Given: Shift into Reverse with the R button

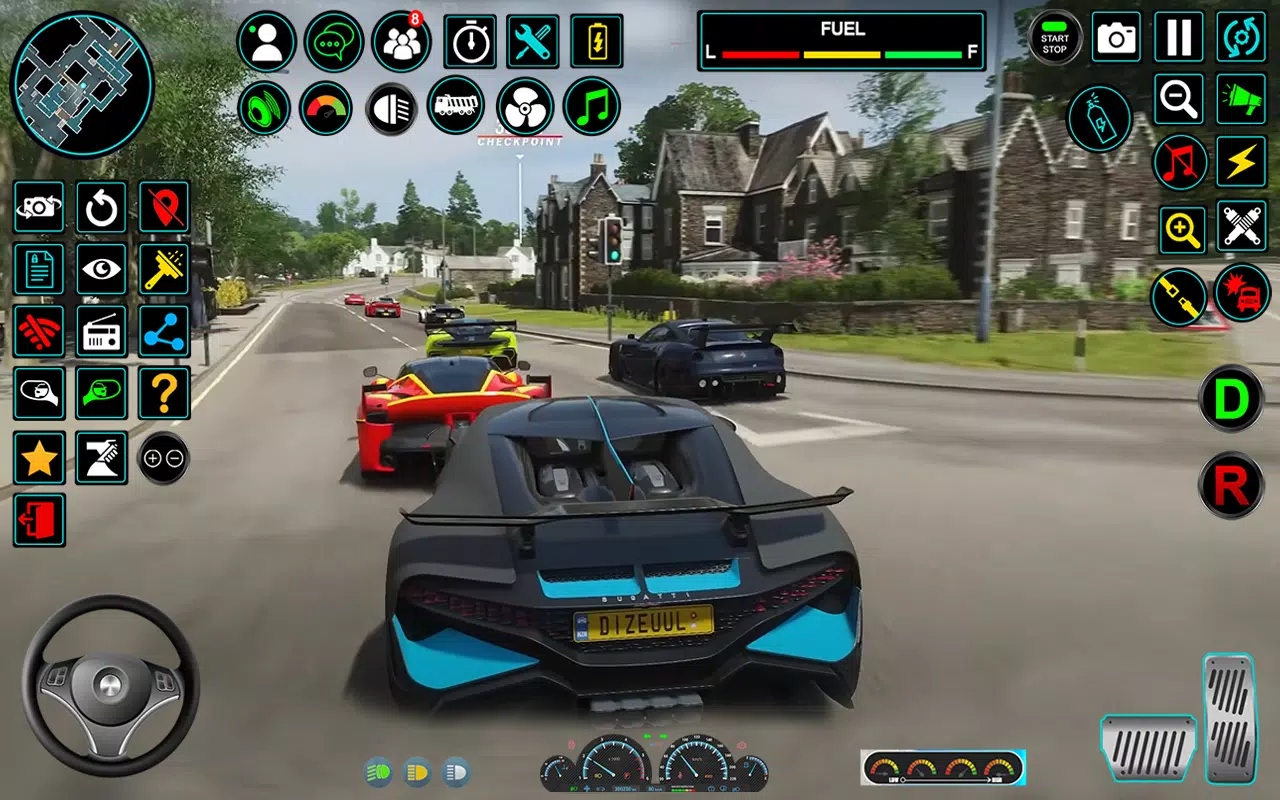Looking at the screenshot, I should click(x=1231, y=486).
